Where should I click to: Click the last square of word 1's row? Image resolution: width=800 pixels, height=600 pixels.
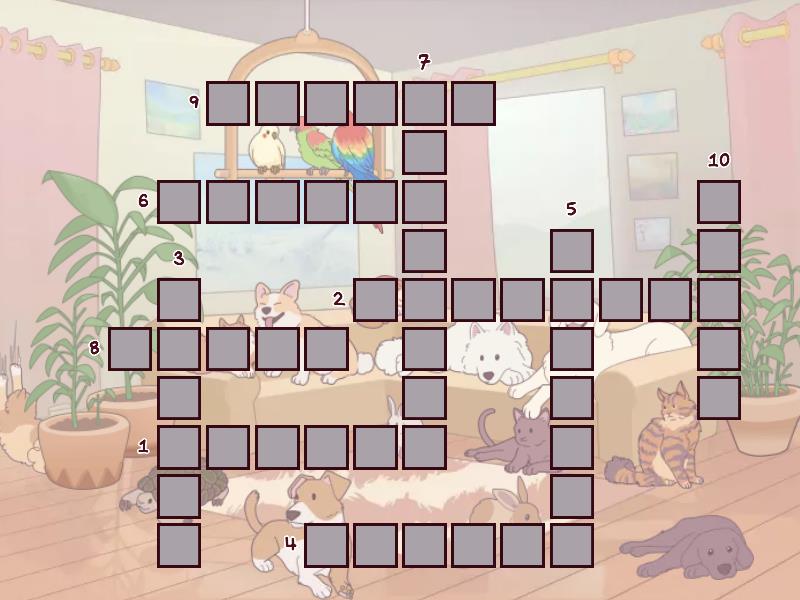424,446
